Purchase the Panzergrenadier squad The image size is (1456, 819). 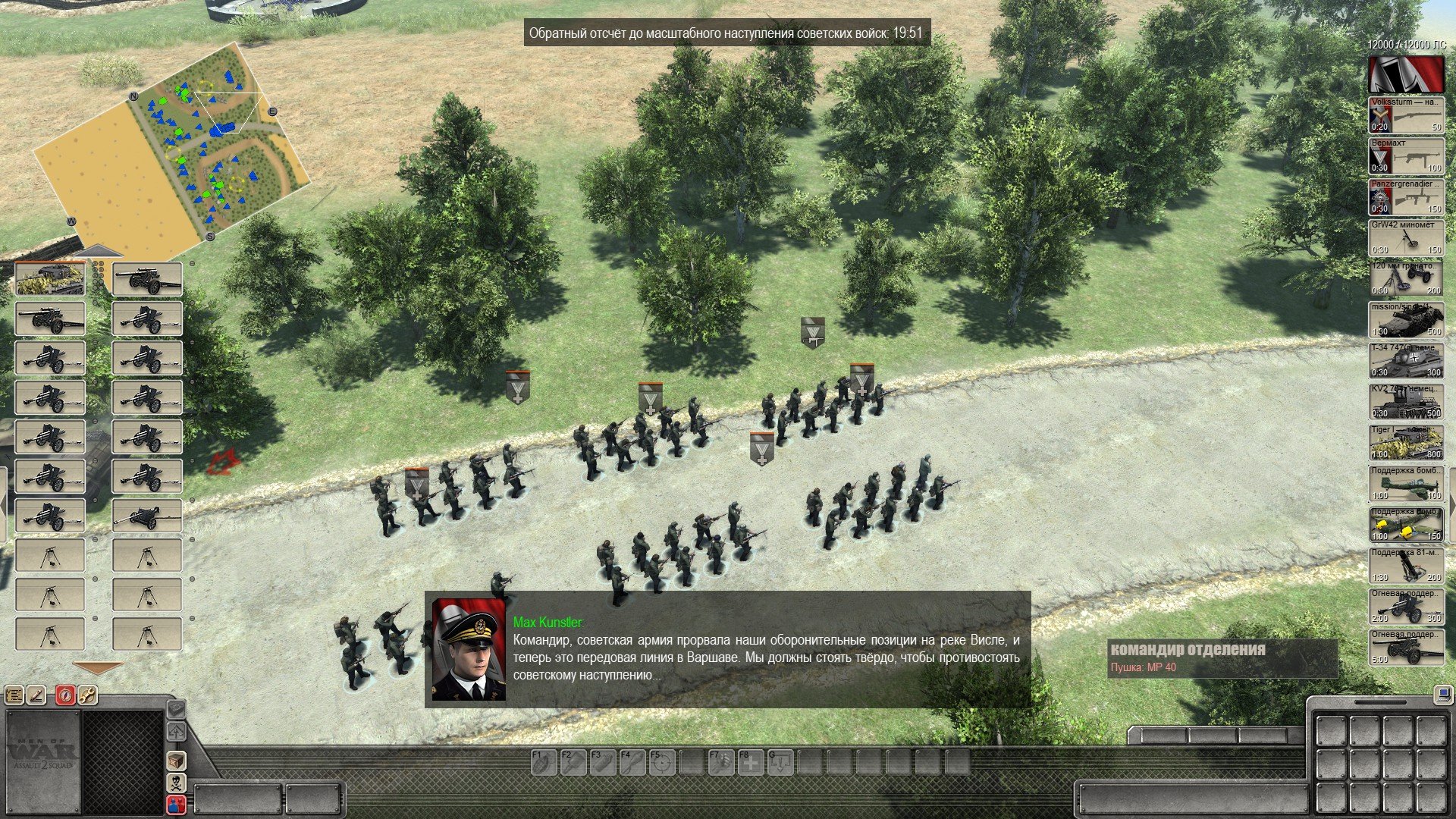[x=1406, y=197]
